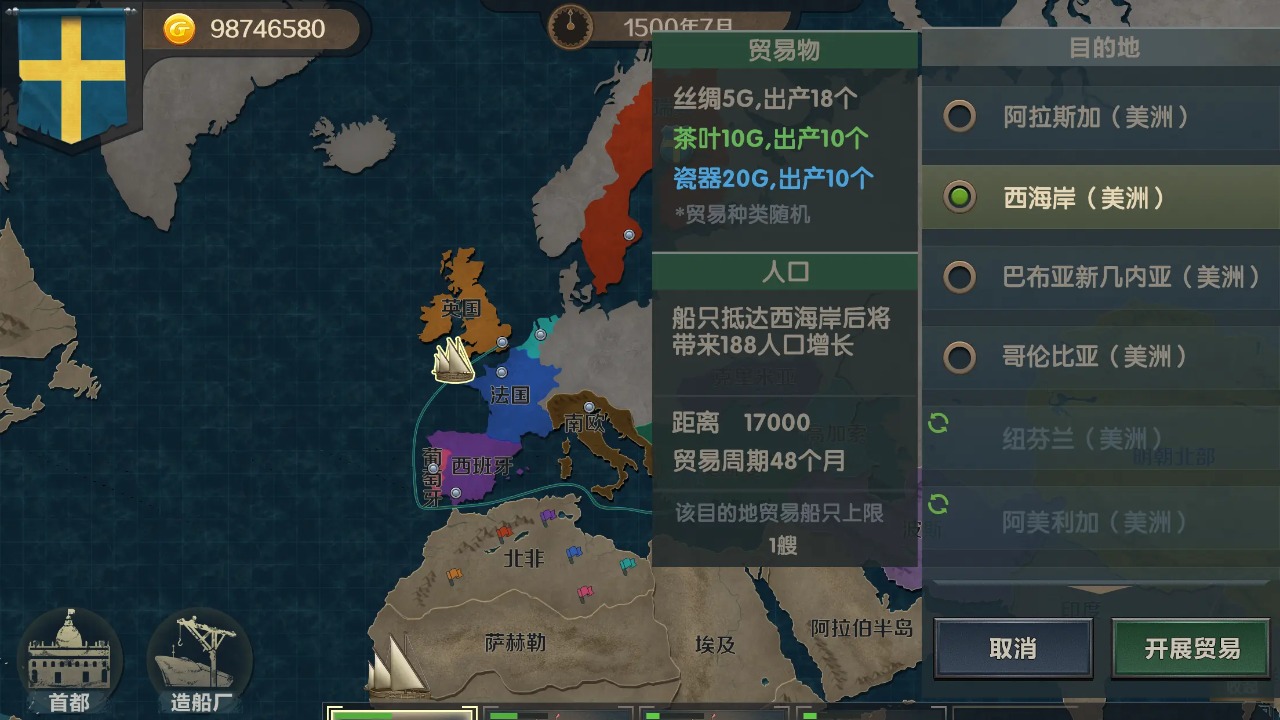This screenshot has width=1280, height=720.
Task: Pick 巴布亚新几内亚（美洲）destination
Action: coord(960,277)
